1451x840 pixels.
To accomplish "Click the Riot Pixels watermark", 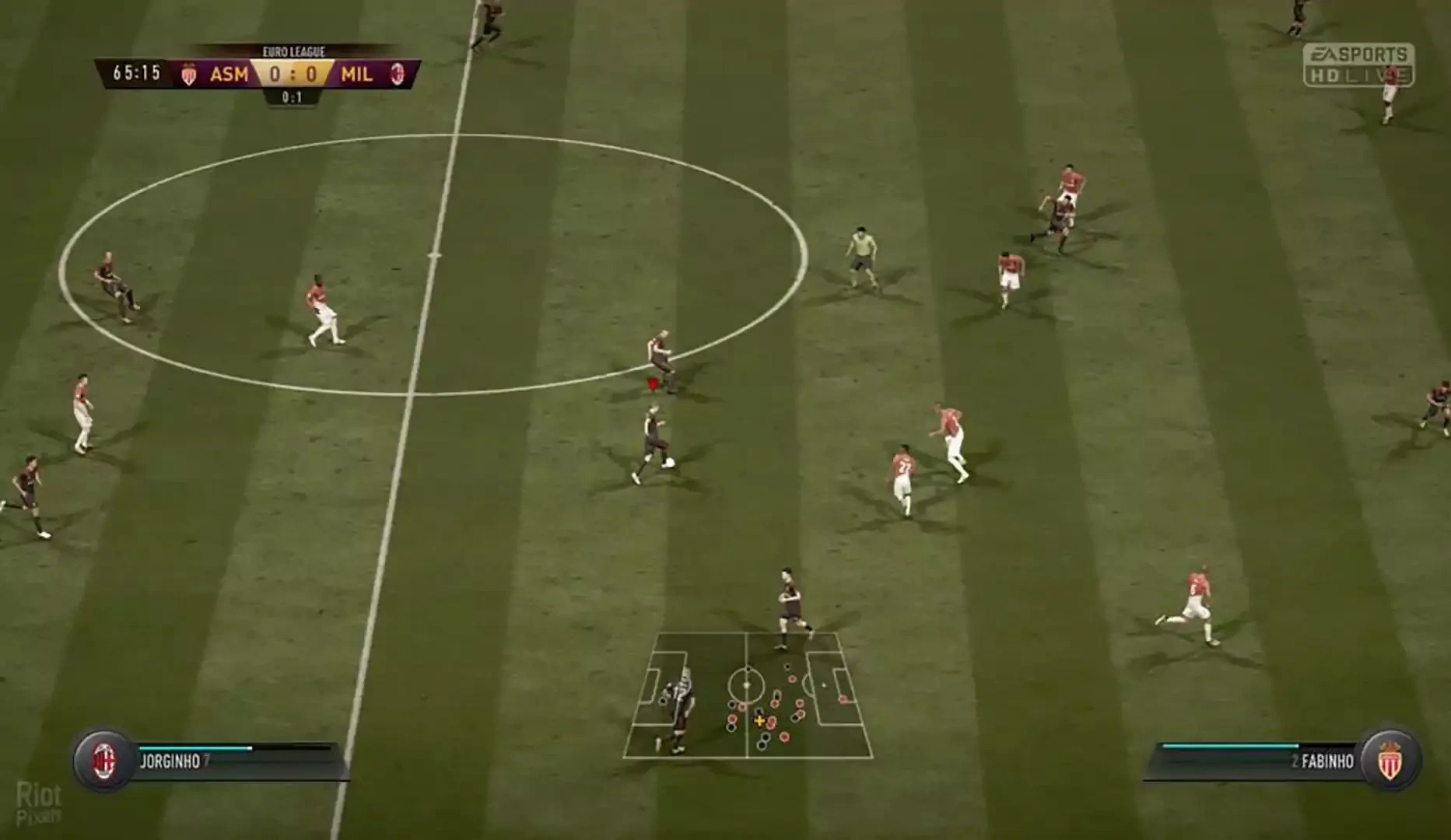I will (39, 803).
